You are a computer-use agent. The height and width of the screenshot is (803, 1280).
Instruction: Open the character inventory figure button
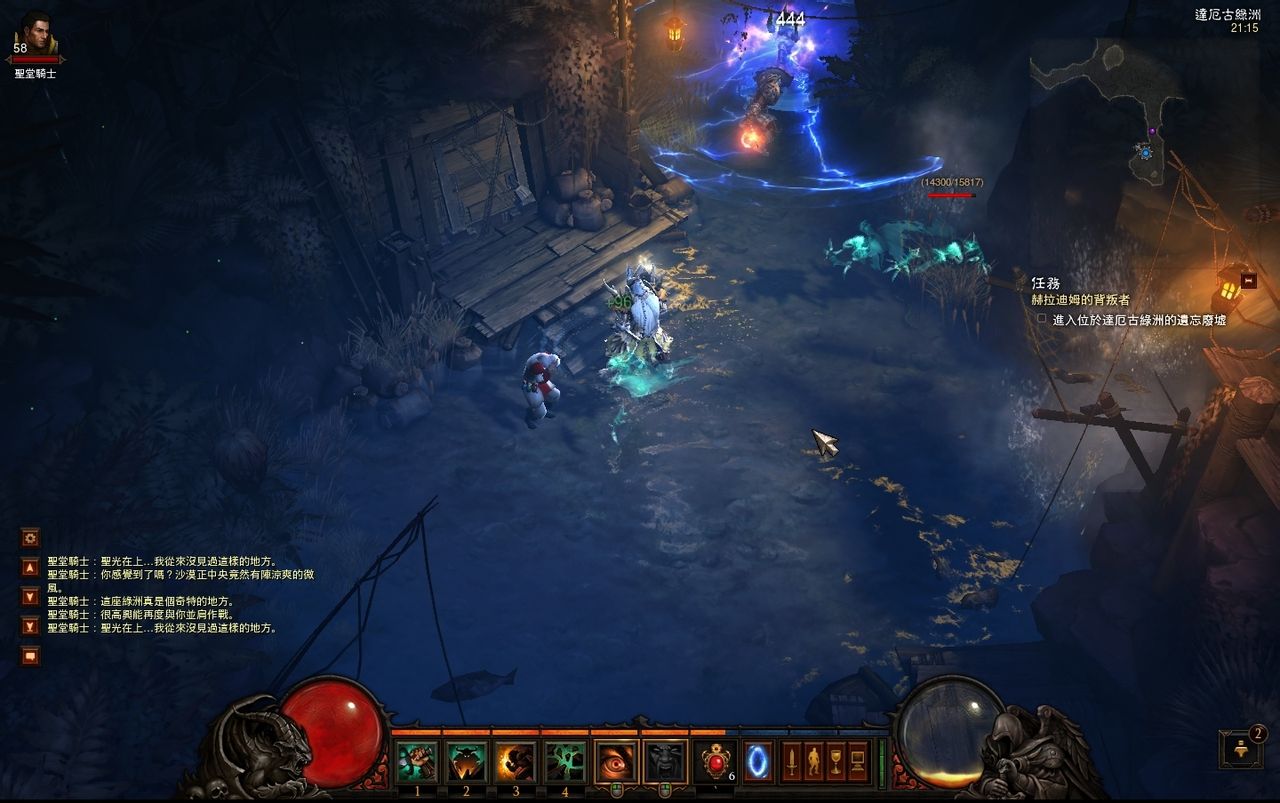pyautogui.click(x=813, y=762)
